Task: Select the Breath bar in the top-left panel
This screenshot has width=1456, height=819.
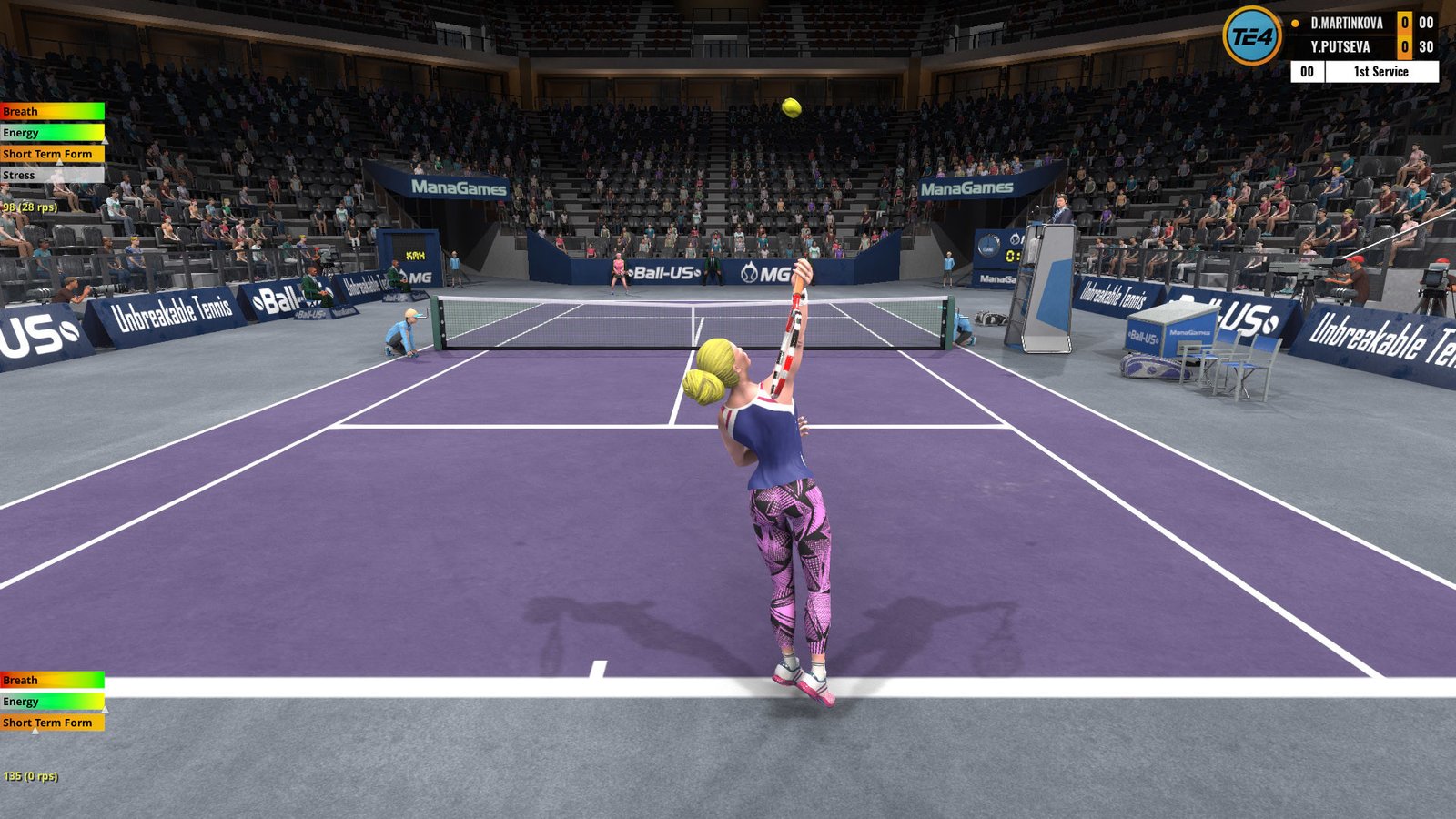Action: coord(50,111)
